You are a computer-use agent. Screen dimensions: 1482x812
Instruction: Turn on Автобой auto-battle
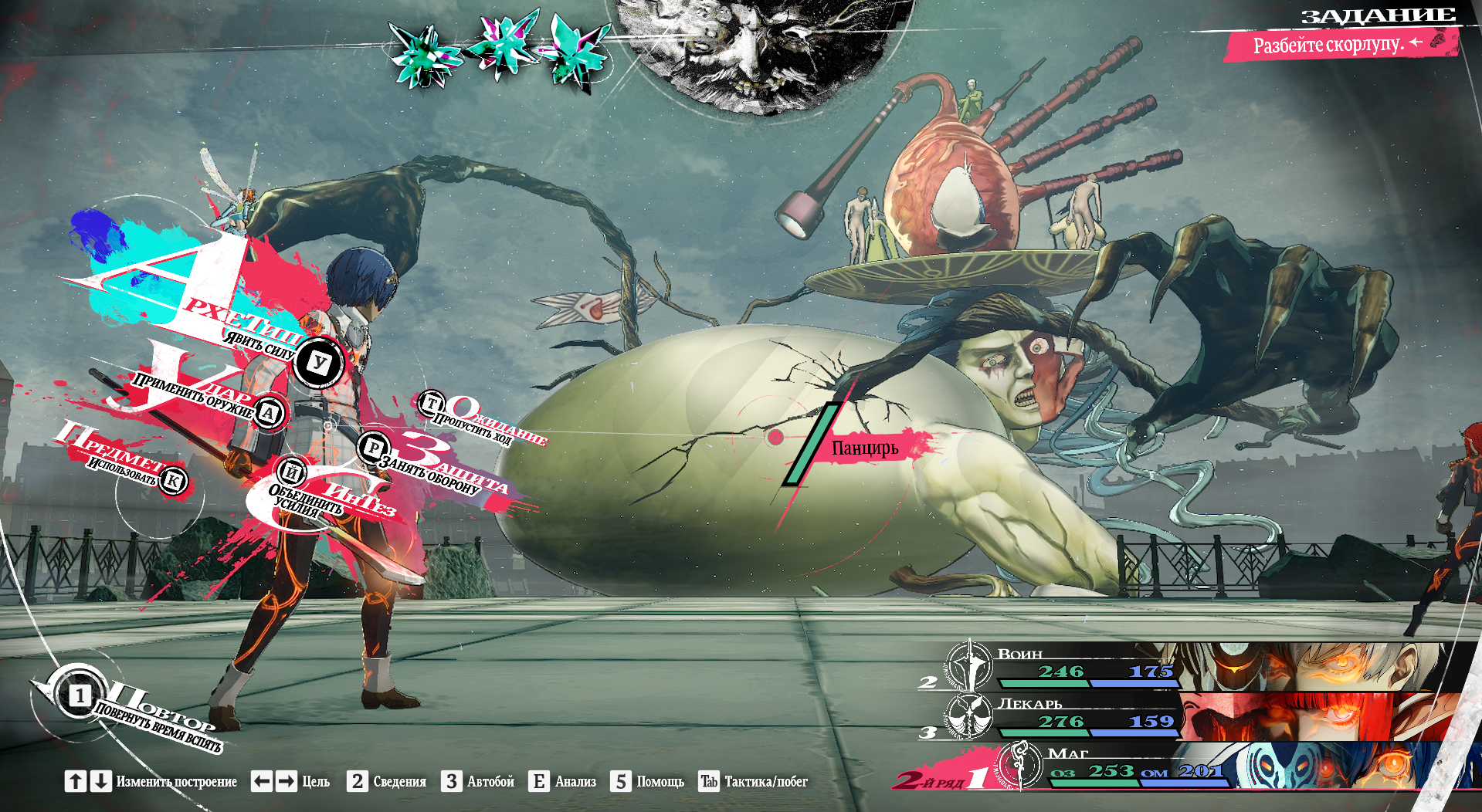coord(478,781)
